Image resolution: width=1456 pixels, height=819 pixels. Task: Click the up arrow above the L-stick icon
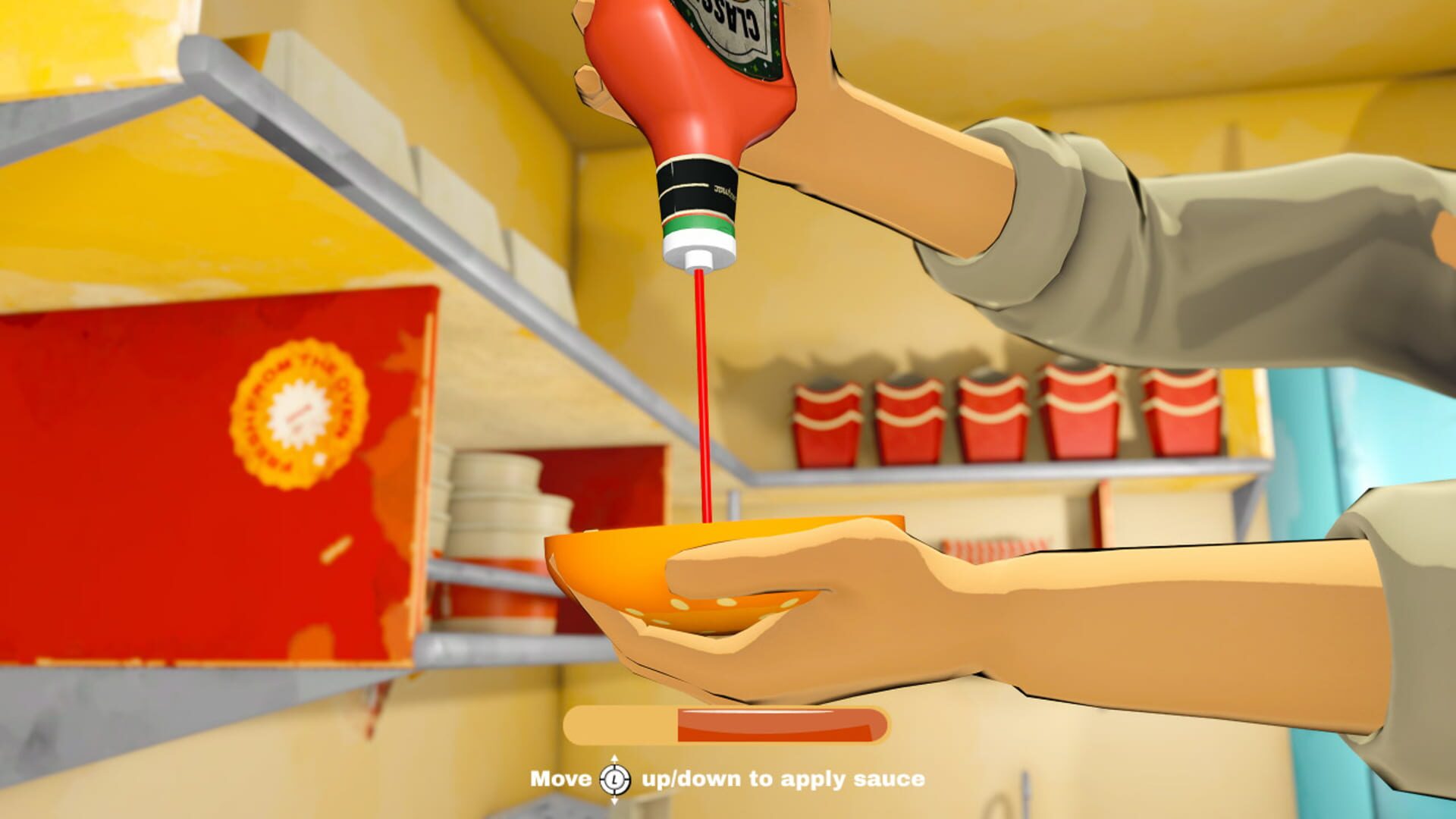616,758
